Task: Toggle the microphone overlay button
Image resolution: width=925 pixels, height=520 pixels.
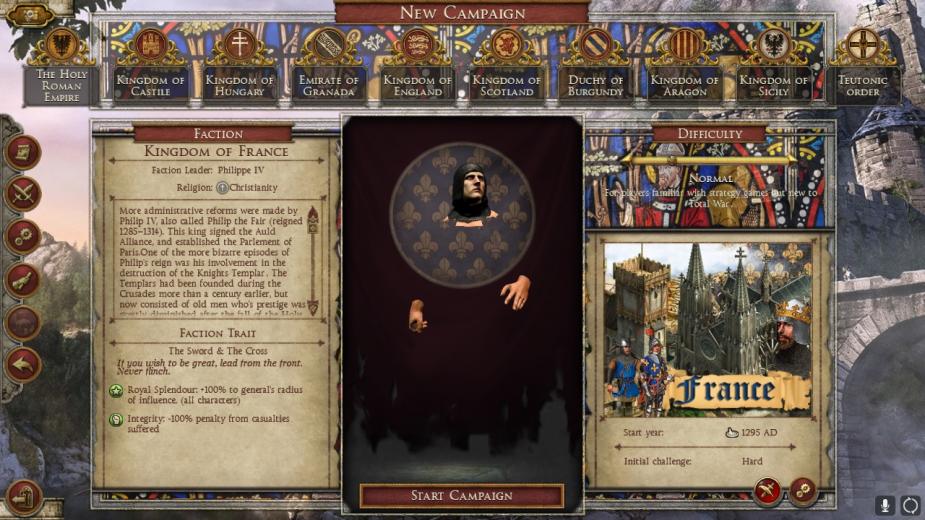Action: (884, 505)
